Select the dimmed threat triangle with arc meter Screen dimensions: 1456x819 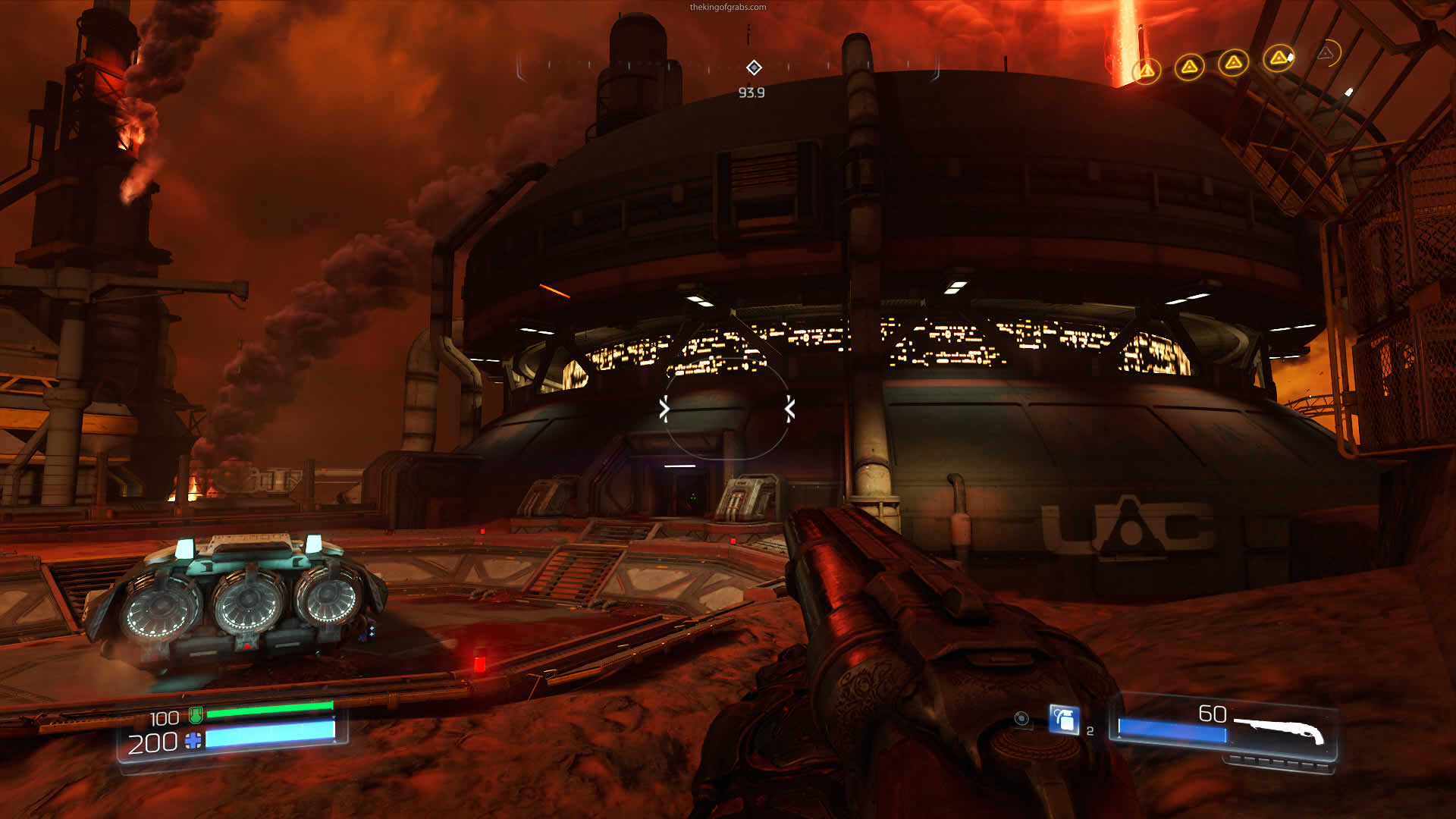1325,55
